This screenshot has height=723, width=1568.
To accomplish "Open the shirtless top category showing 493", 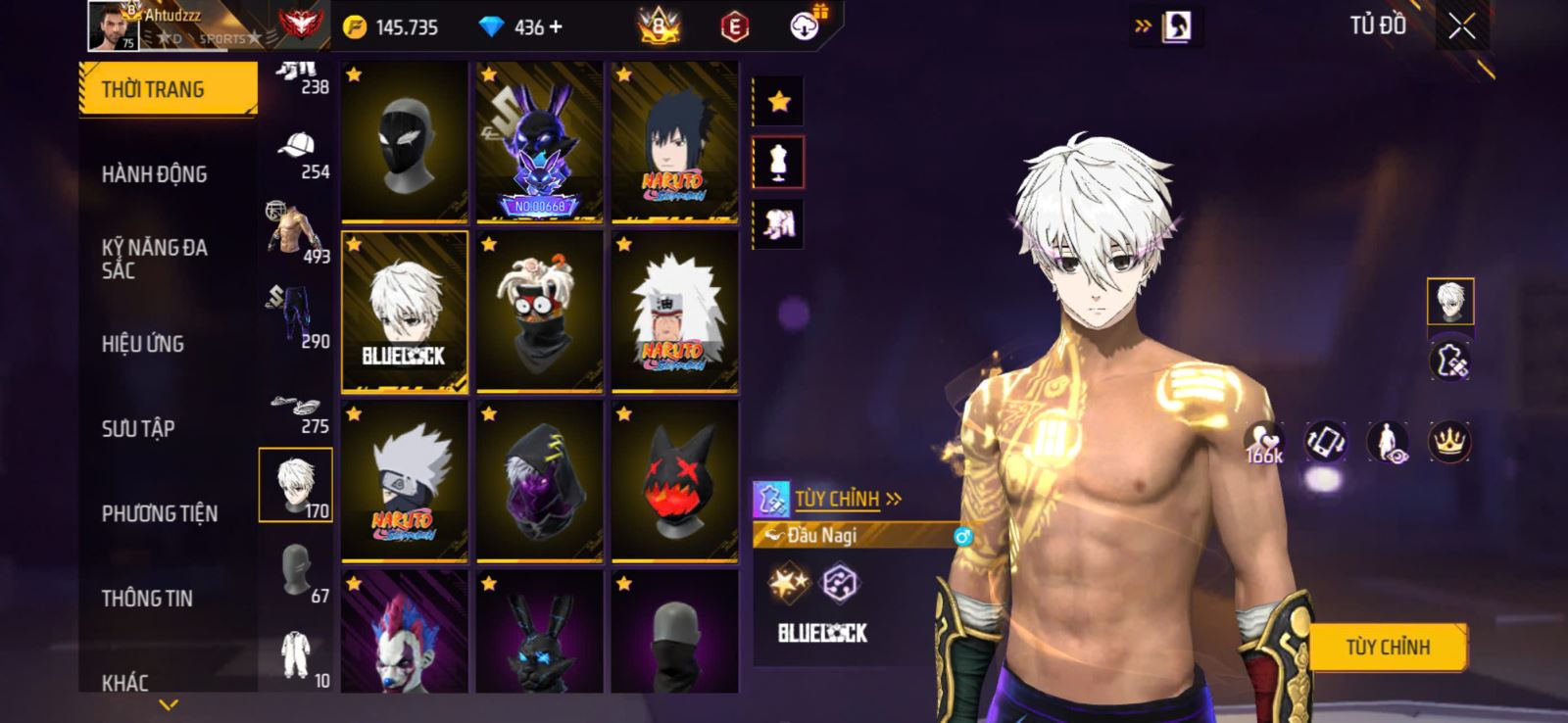I will click(297, 235).
